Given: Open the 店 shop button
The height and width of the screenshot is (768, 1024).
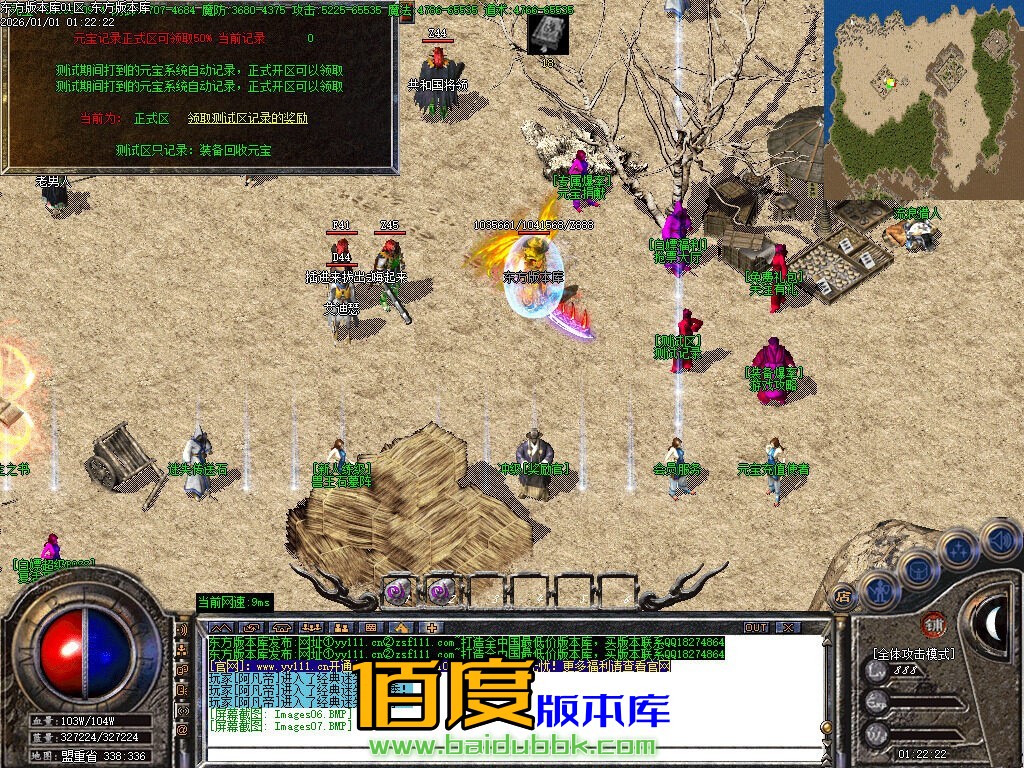Looking at the screenshot, I should (x=842, y=596).
